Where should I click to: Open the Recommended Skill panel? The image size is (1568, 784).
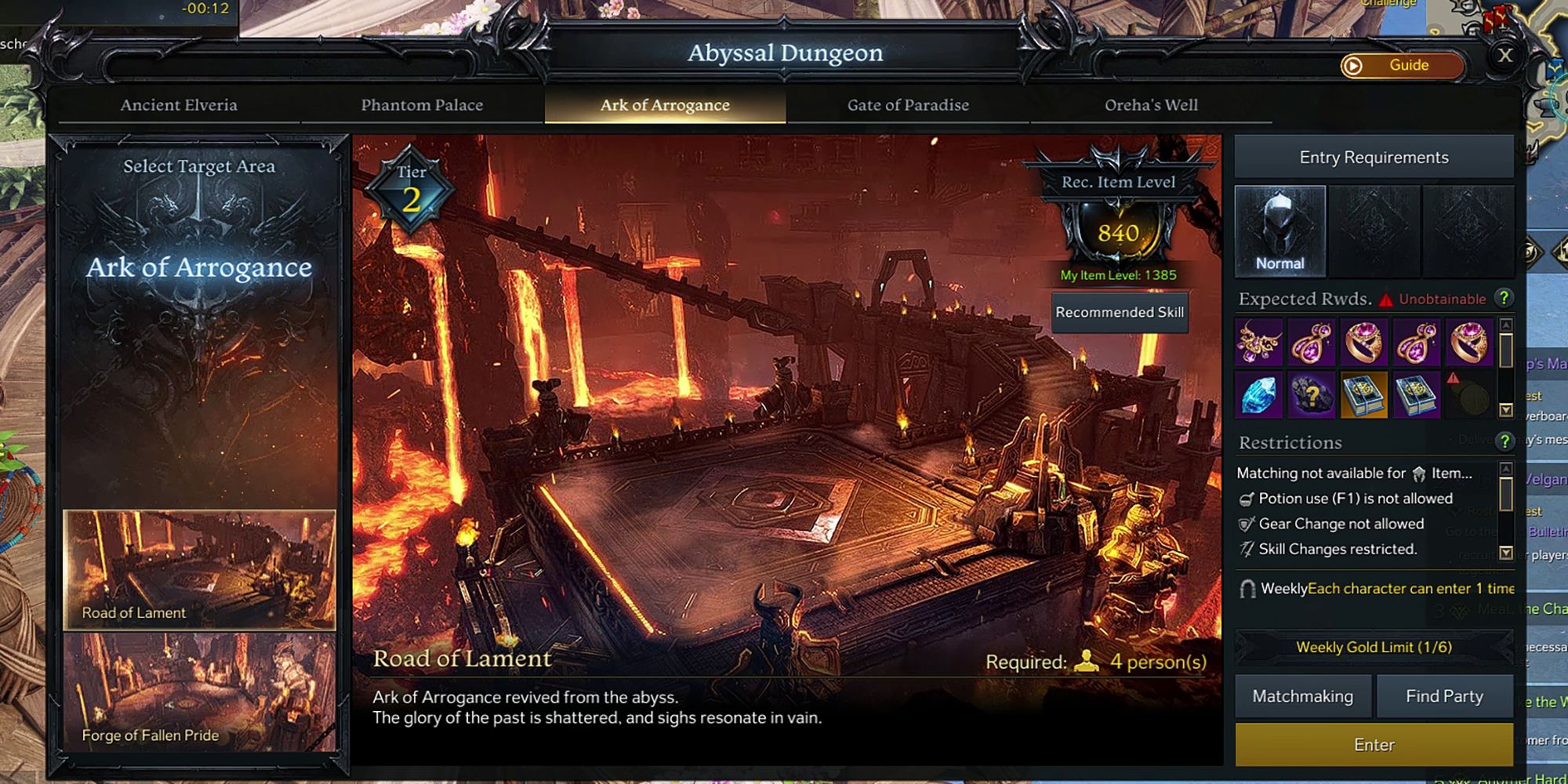[1120, 311]
